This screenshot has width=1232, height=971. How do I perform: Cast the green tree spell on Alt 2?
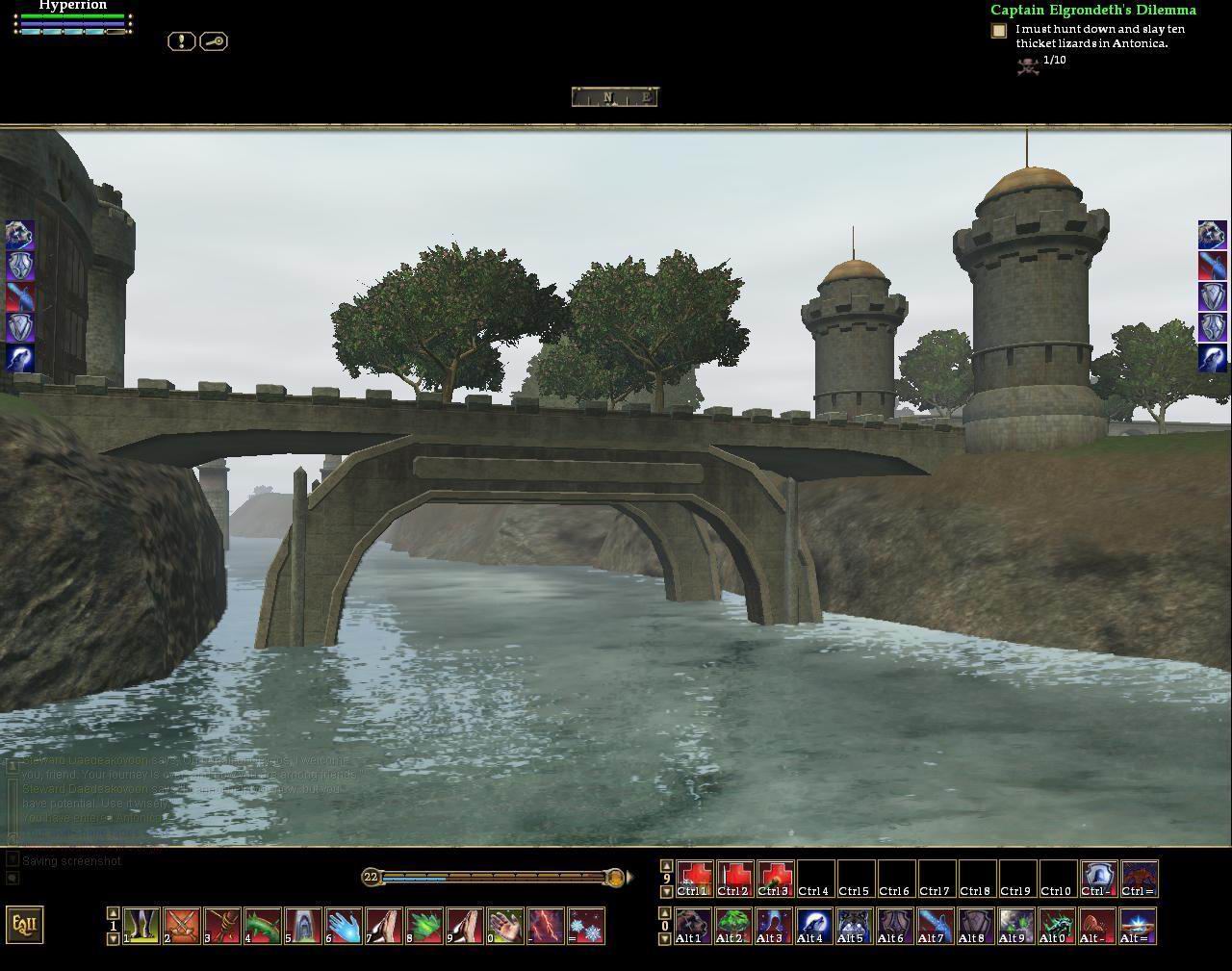[x=733, y=926]
